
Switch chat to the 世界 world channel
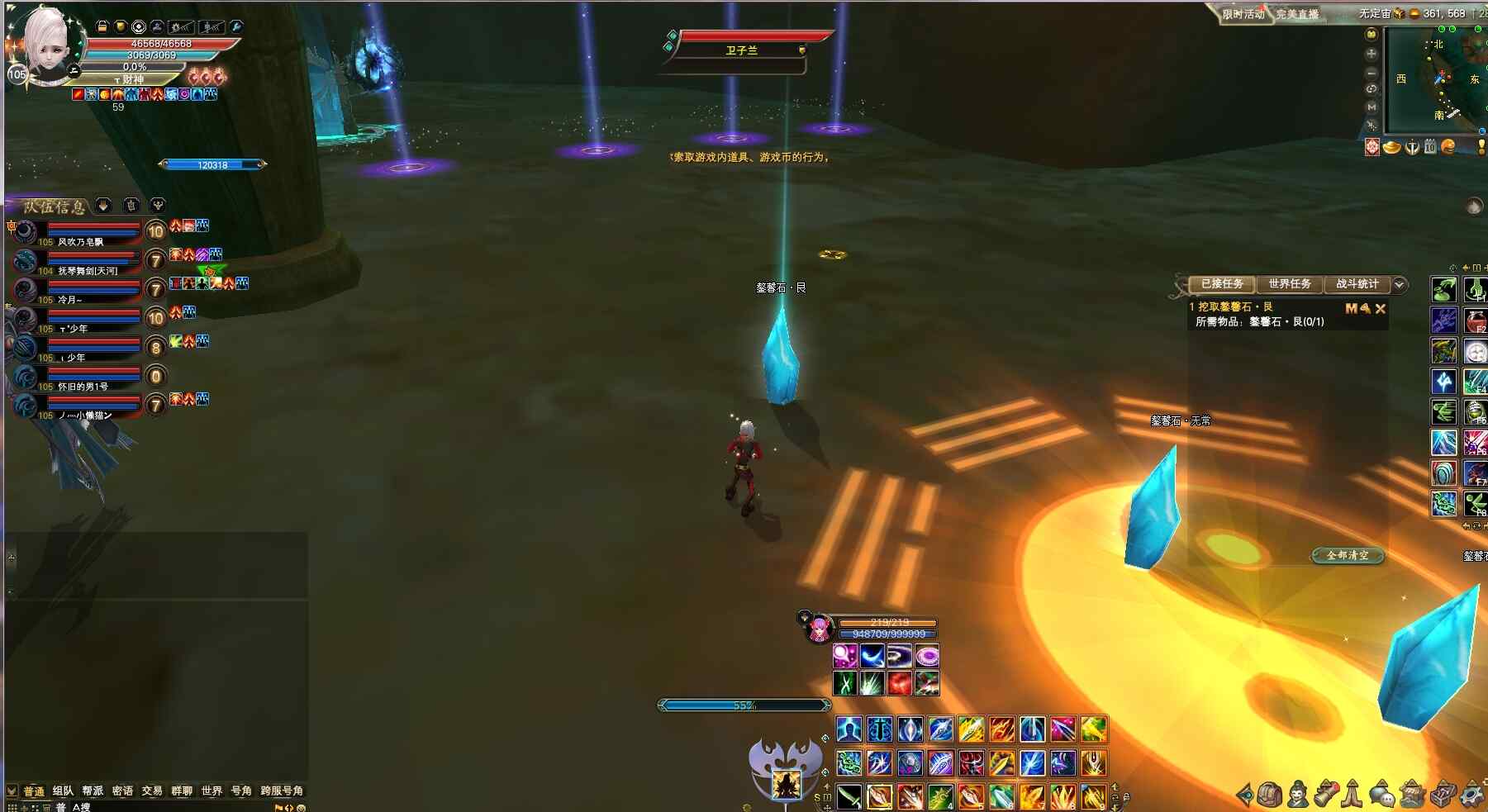tap(212, 791)
